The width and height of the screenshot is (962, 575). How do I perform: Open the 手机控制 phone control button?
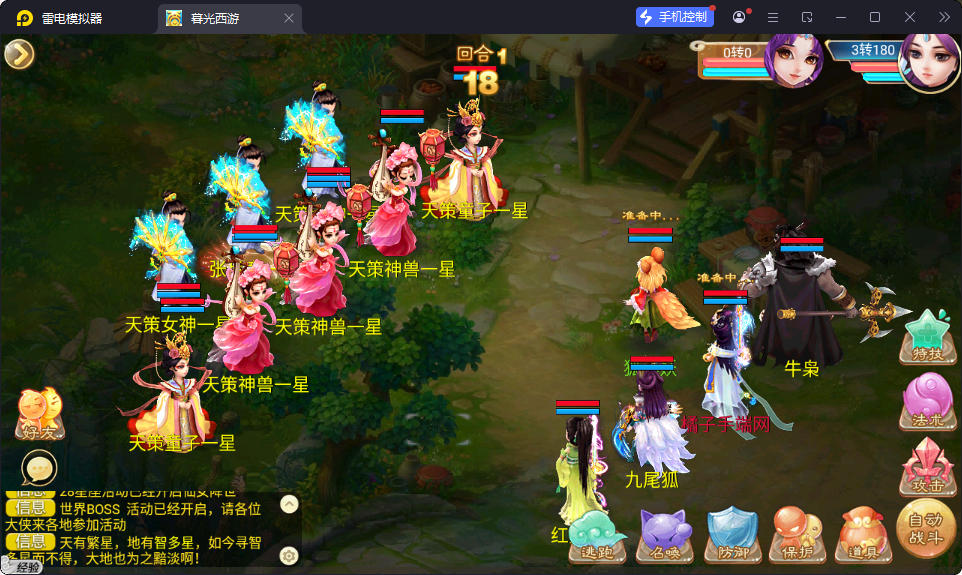tap(675, 17)
